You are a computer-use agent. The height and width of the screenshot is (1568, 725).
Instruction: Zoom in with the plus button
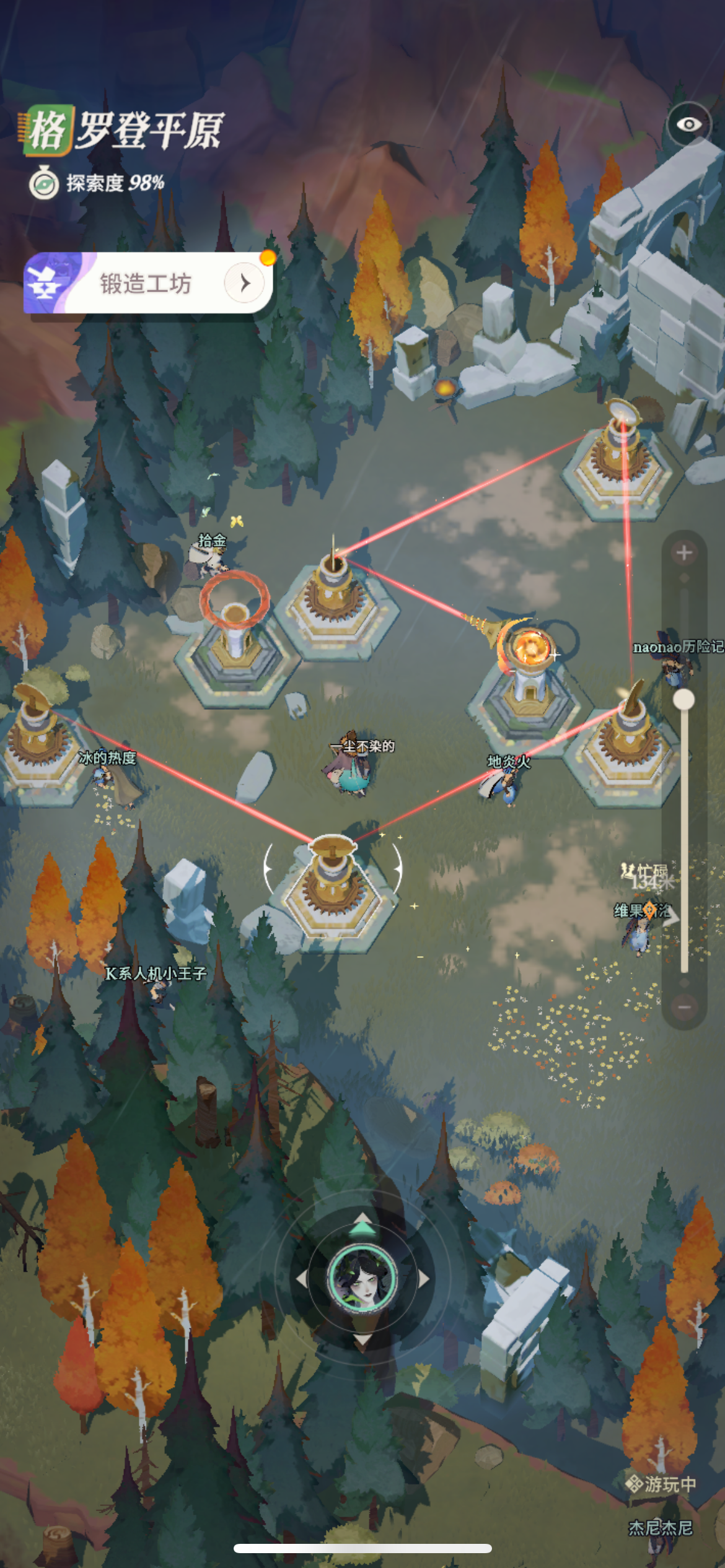click(684, 553)
